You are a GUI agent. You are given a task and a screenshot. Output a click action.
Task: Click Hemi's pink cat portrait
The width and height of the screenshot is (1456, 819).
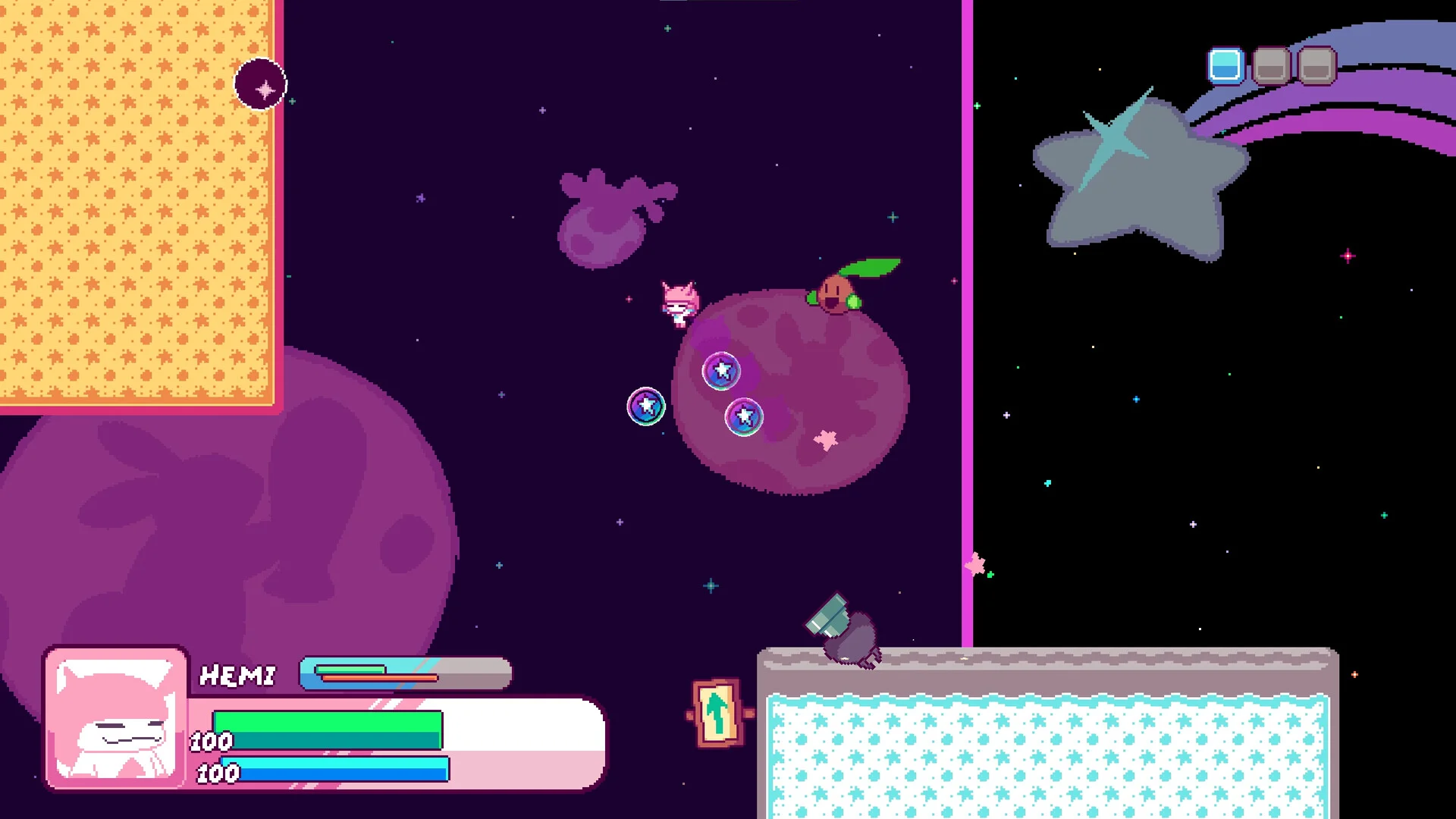coord(116,717)
